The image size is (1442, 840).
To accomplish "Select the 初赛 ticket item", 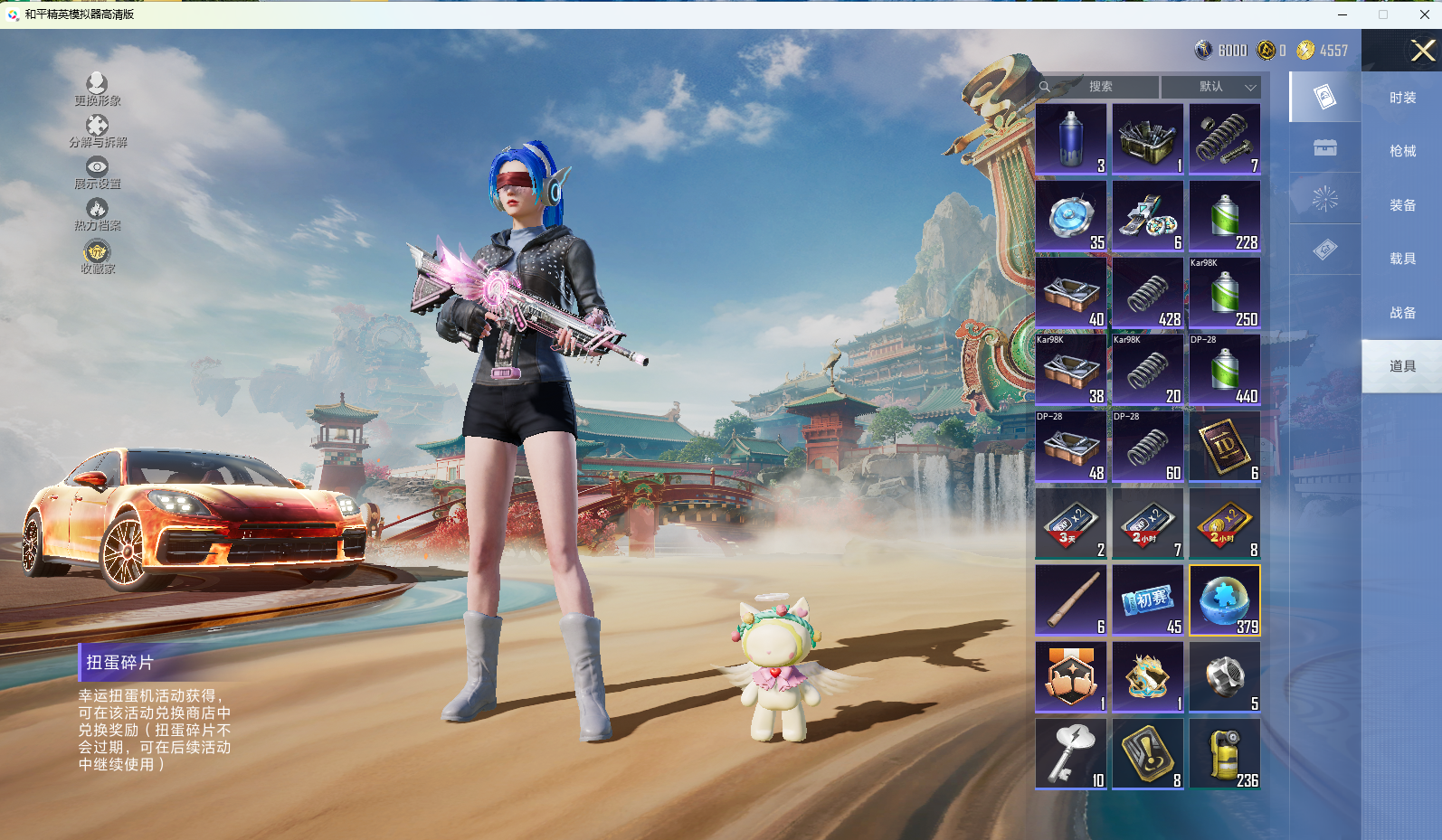I will pyautogui.click(x=1148, y=600).
